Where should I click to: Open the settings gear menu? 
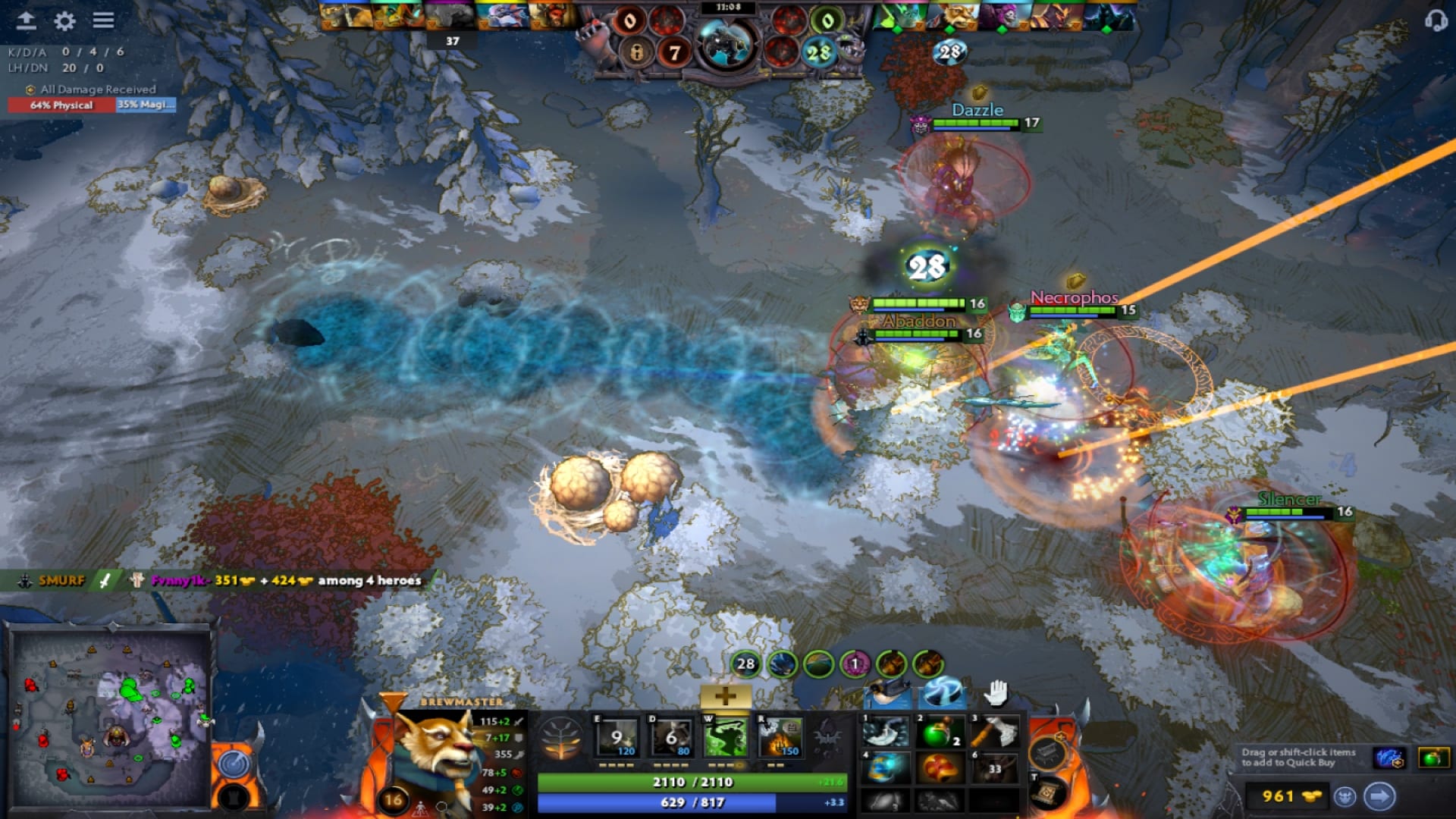pyautogui.click(x=64, y=21)
